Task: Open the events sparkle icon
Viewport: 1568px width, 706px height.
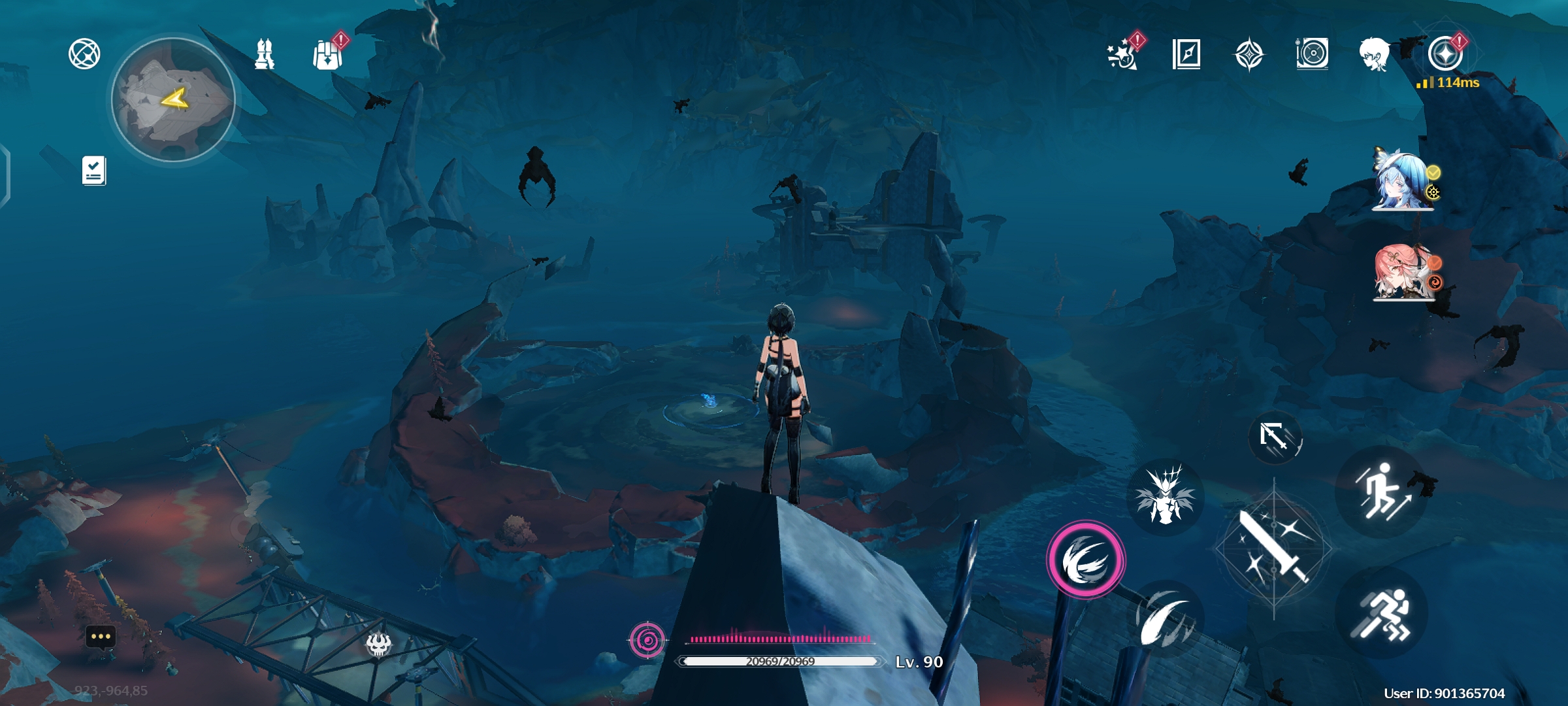Action: coord(1122,54)
